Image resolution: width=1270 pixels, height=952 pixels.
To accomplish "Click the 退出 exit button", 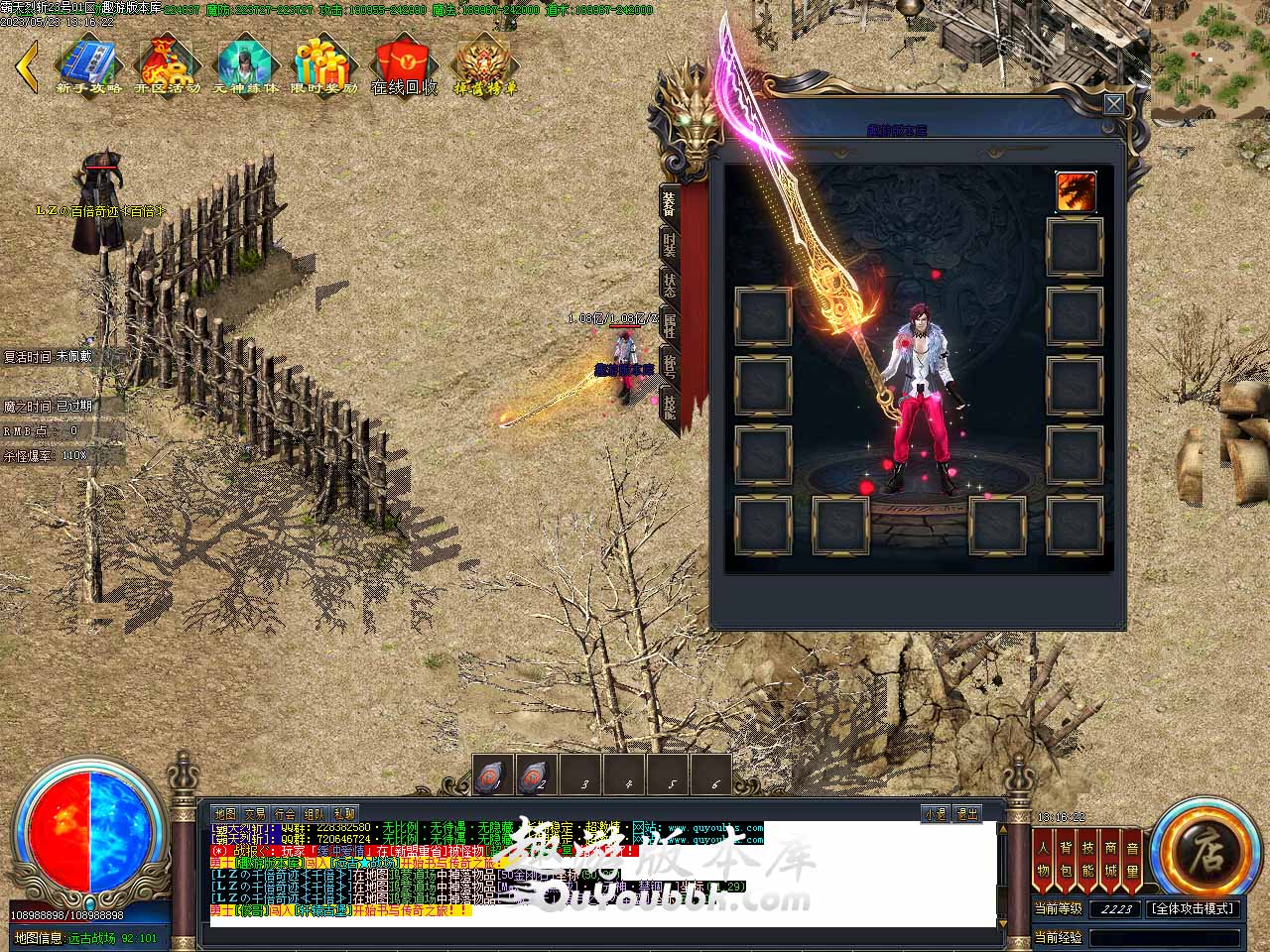I will point(967,814).
